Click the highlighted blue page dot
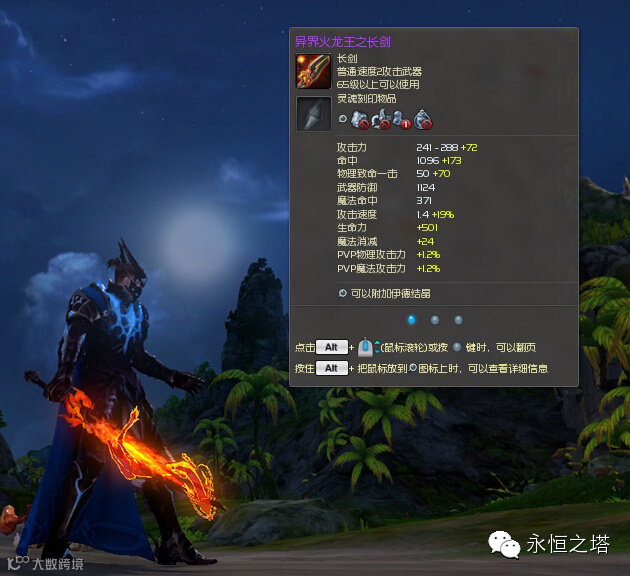 pyautogui.click(x=411, y=320)
